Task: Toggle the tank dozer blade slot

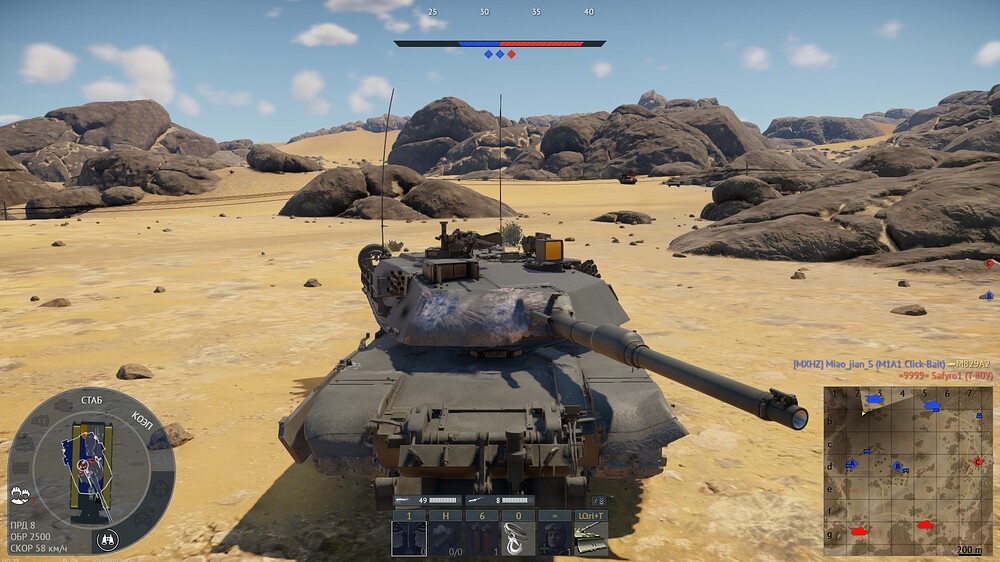Action: [x=590, y=536]
